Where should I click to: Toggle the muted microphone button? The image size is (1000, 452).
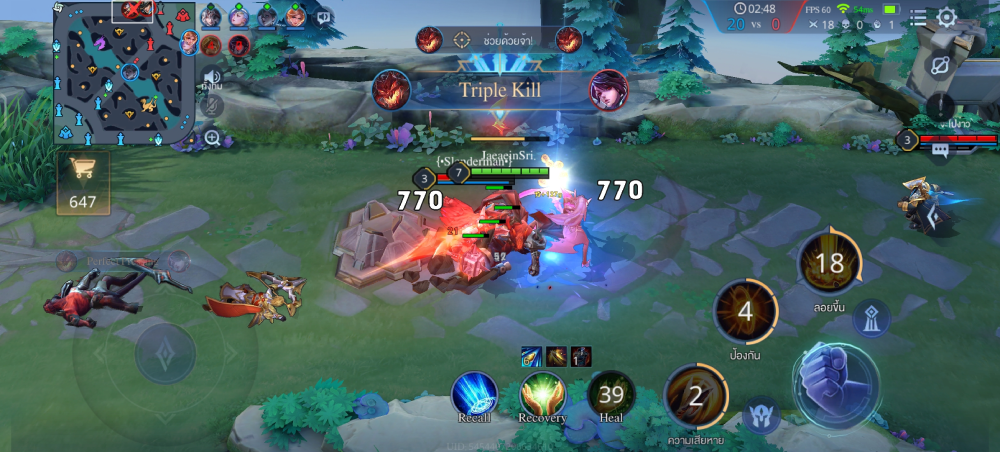point(212,103)
